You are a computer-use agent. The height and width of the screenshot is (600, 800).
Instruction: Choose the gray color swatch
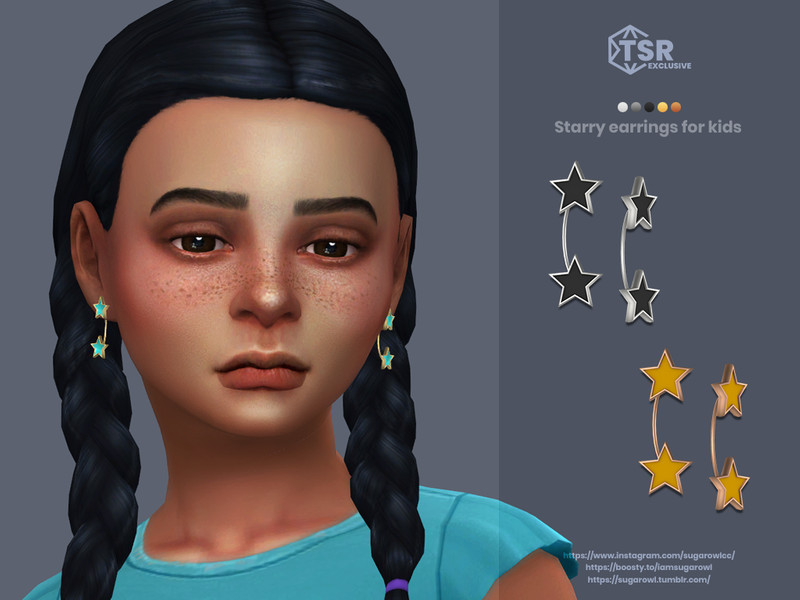point(636,107)
